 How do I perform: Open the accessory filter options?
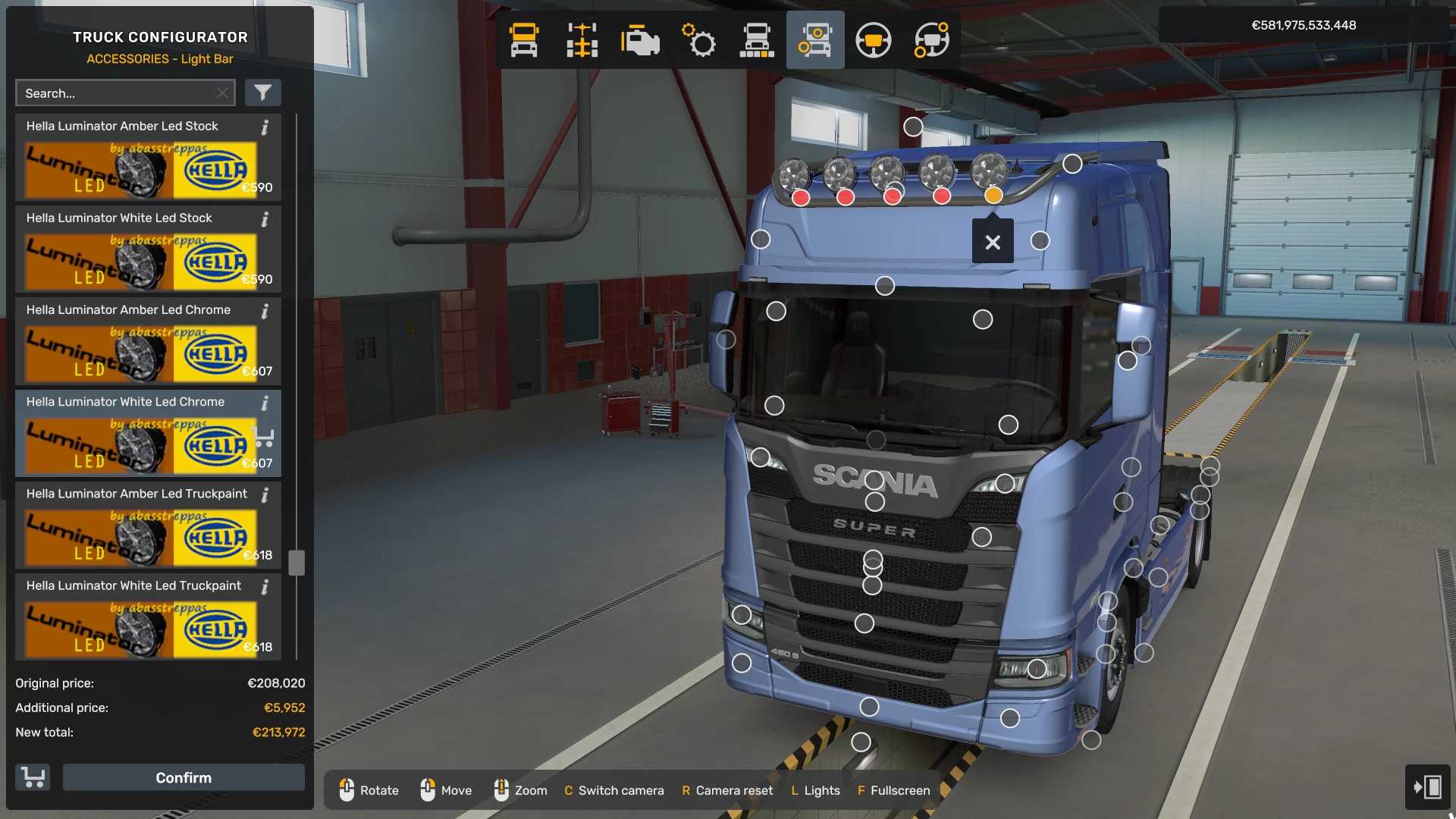[262, 93]
